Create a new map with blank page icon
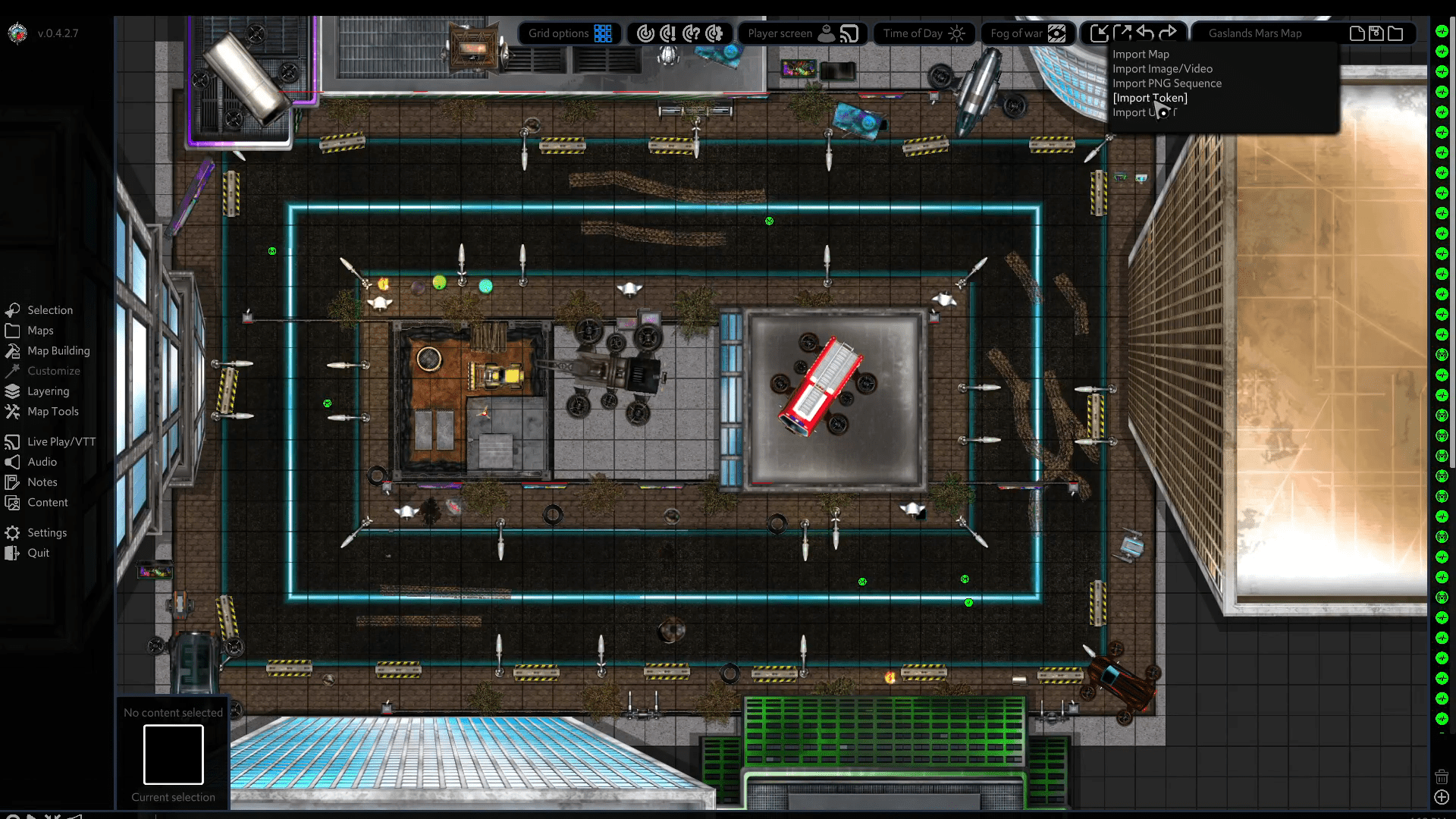Image resolution: width=1456 pixels, height=819 pixels. (x=1357, y=33)
